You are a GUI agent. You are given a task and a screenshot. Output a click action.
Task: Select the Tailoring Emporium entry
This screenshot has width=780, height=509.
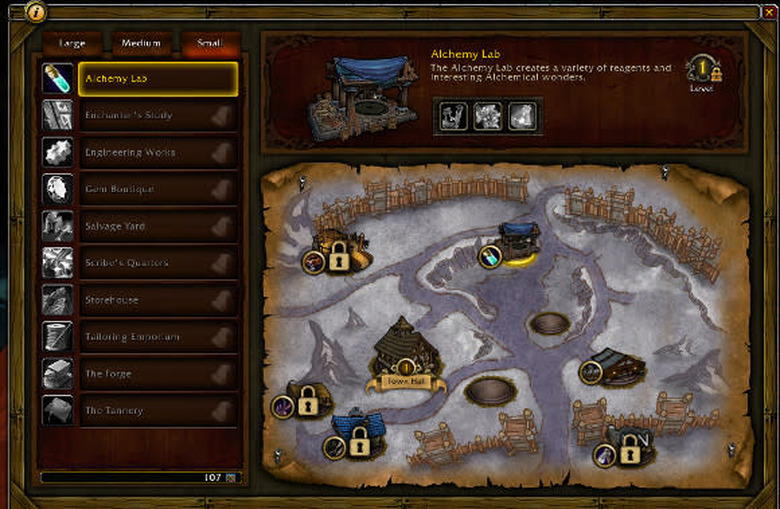158,337
